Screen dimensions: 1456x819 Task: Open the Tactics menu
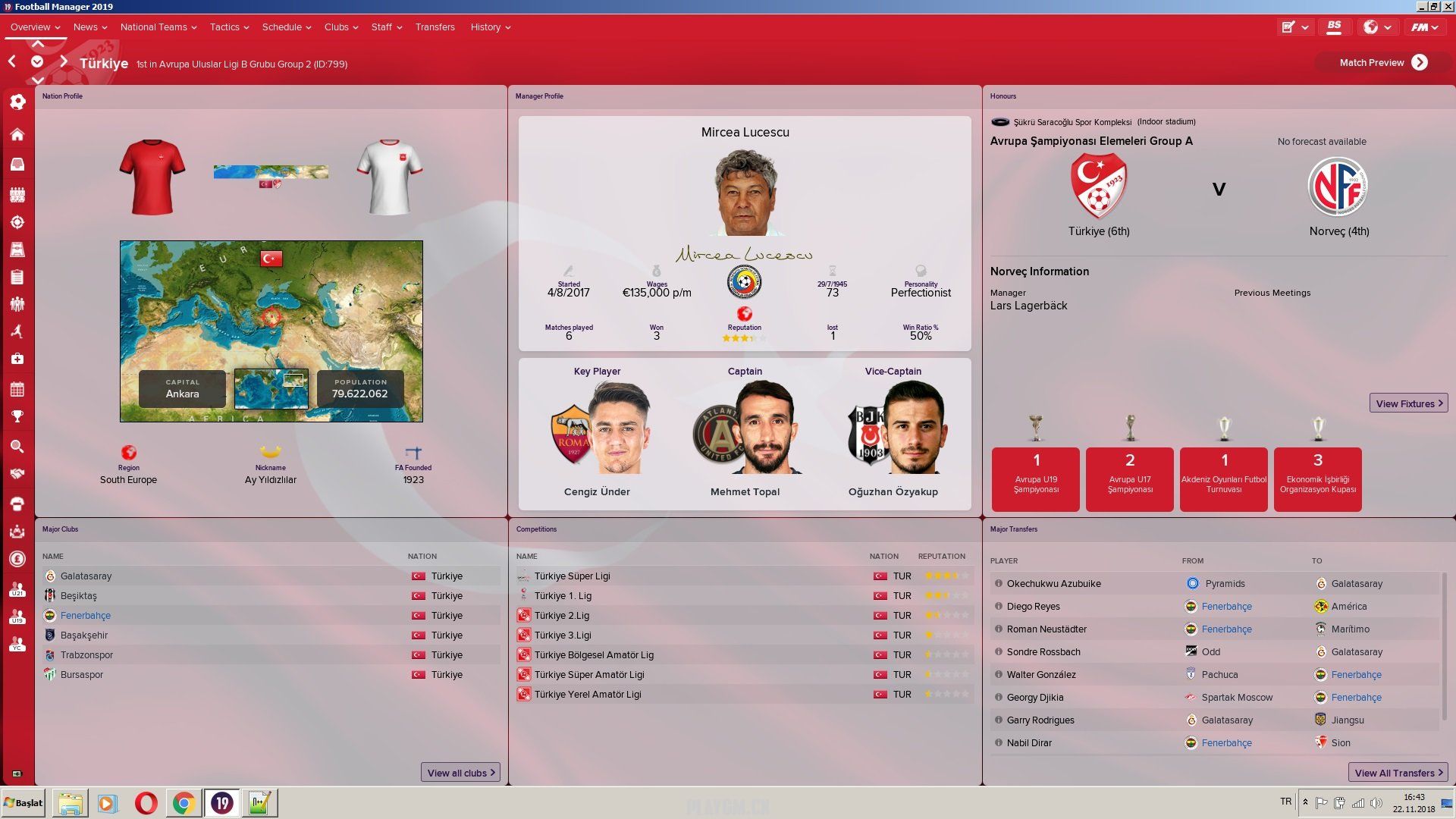(x=229, y=27)
